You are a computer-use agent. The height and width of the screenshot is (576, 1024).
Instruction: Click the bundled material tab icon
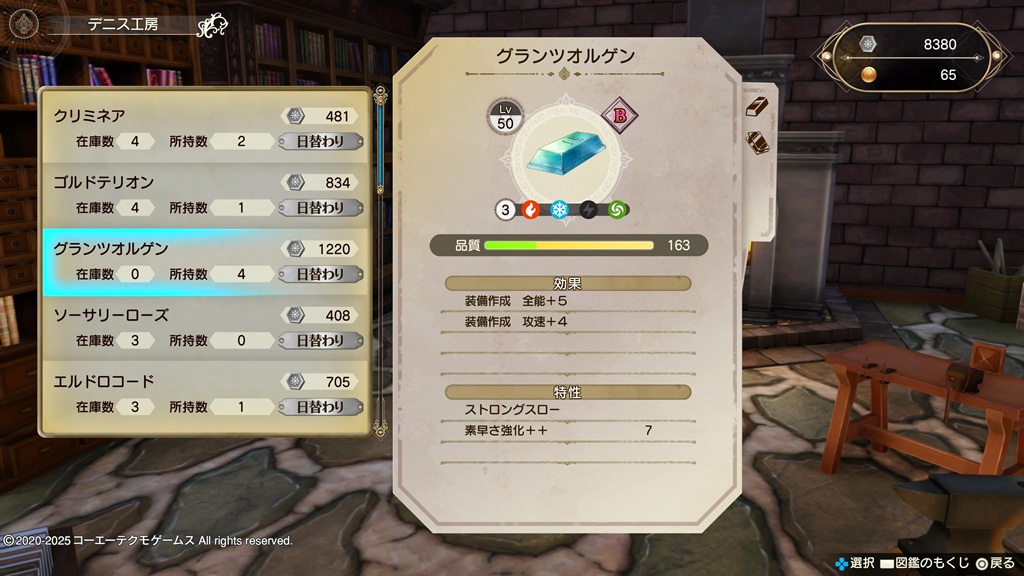pyautogui.click(x=758, y=143)
